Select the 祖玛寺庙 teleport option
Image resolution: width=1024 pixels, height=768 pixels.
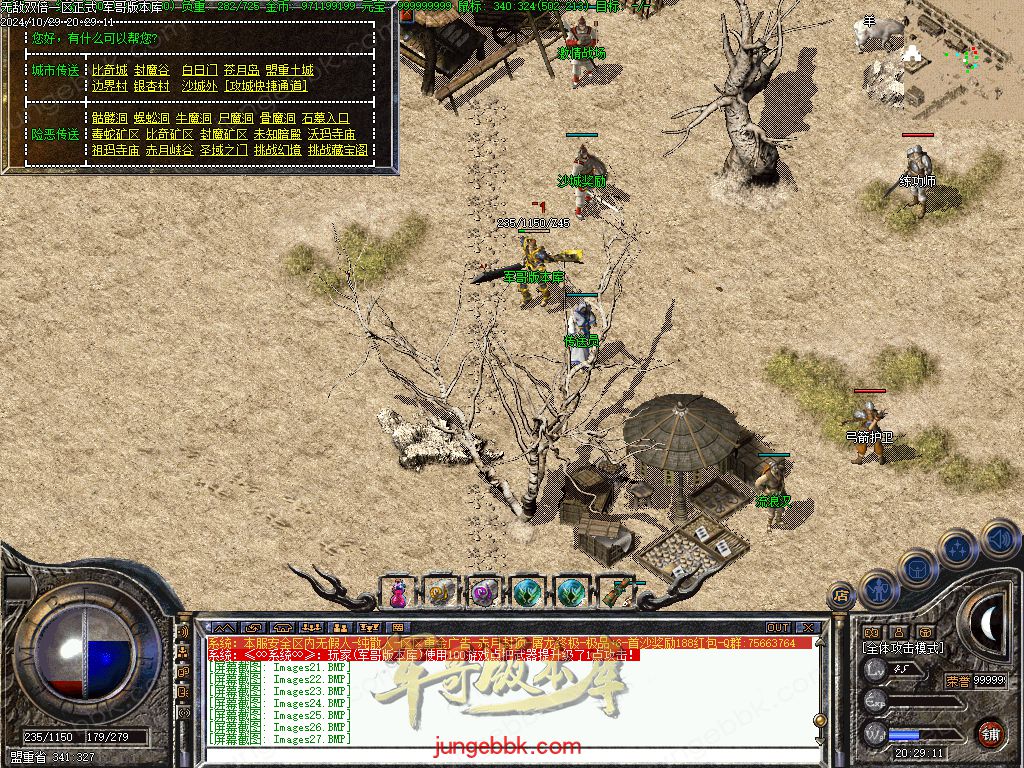[115, 150]
